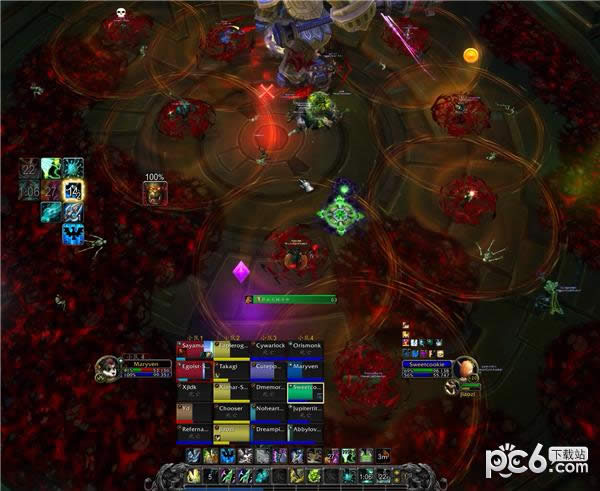Image resolution: width=600 pixels, height=491 pixels.
Task: Use the action bar slot showing 3m
Action: 382,456
